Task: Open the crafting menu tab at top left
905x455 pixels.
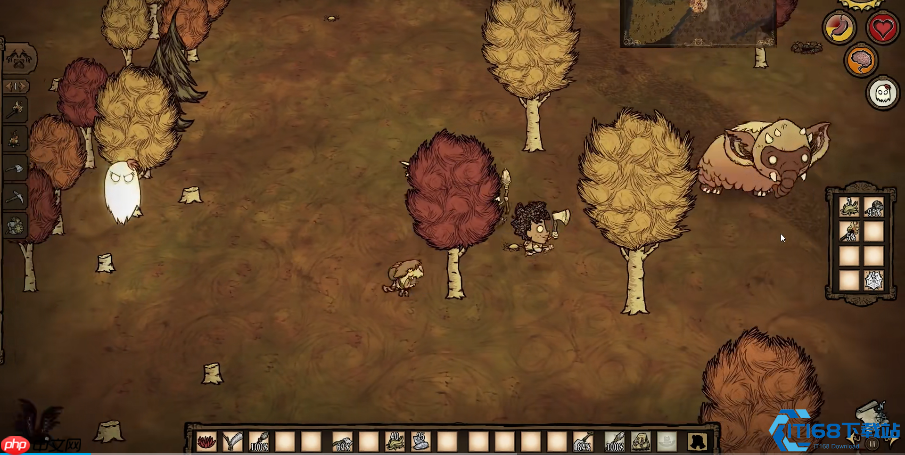Action: [18, 57]
